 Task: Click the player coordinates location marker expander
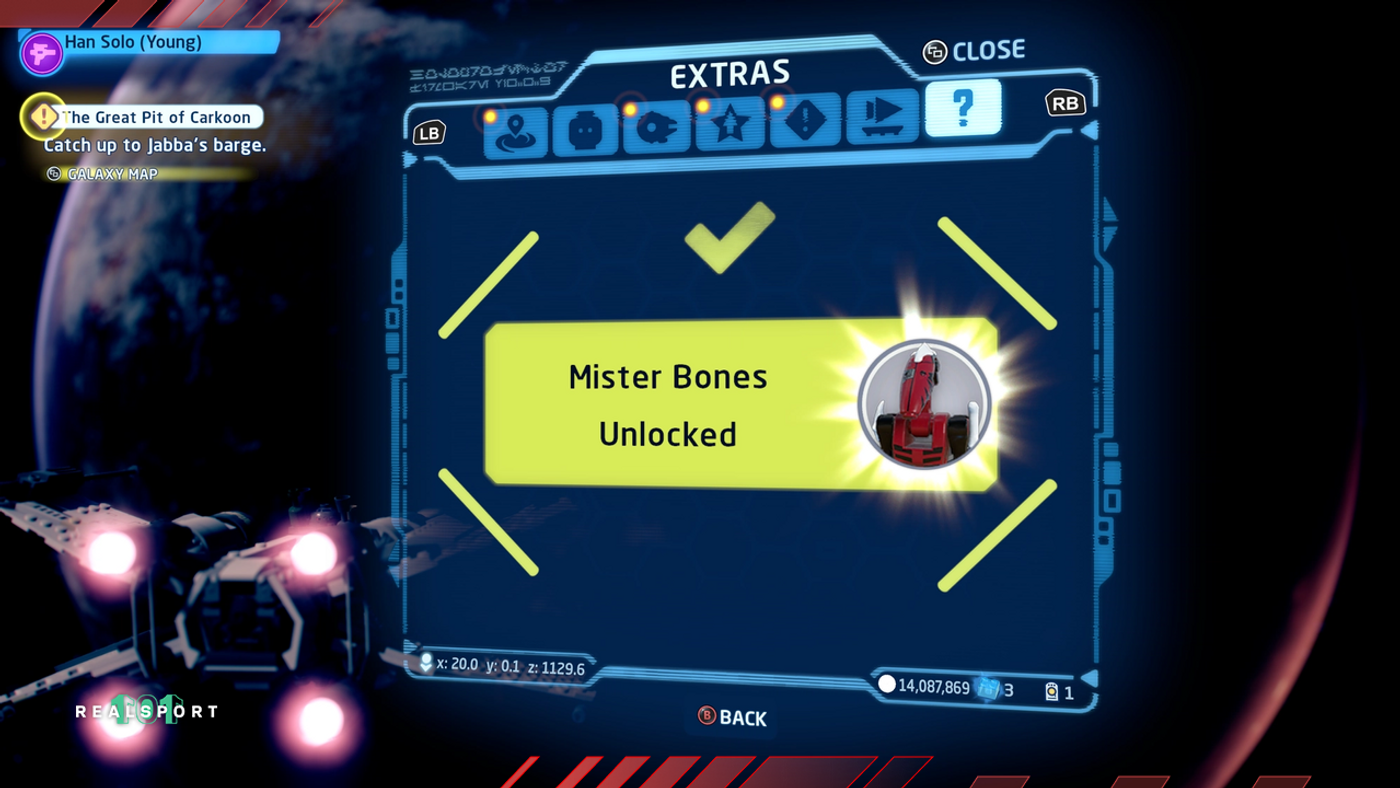coord(424,661)
